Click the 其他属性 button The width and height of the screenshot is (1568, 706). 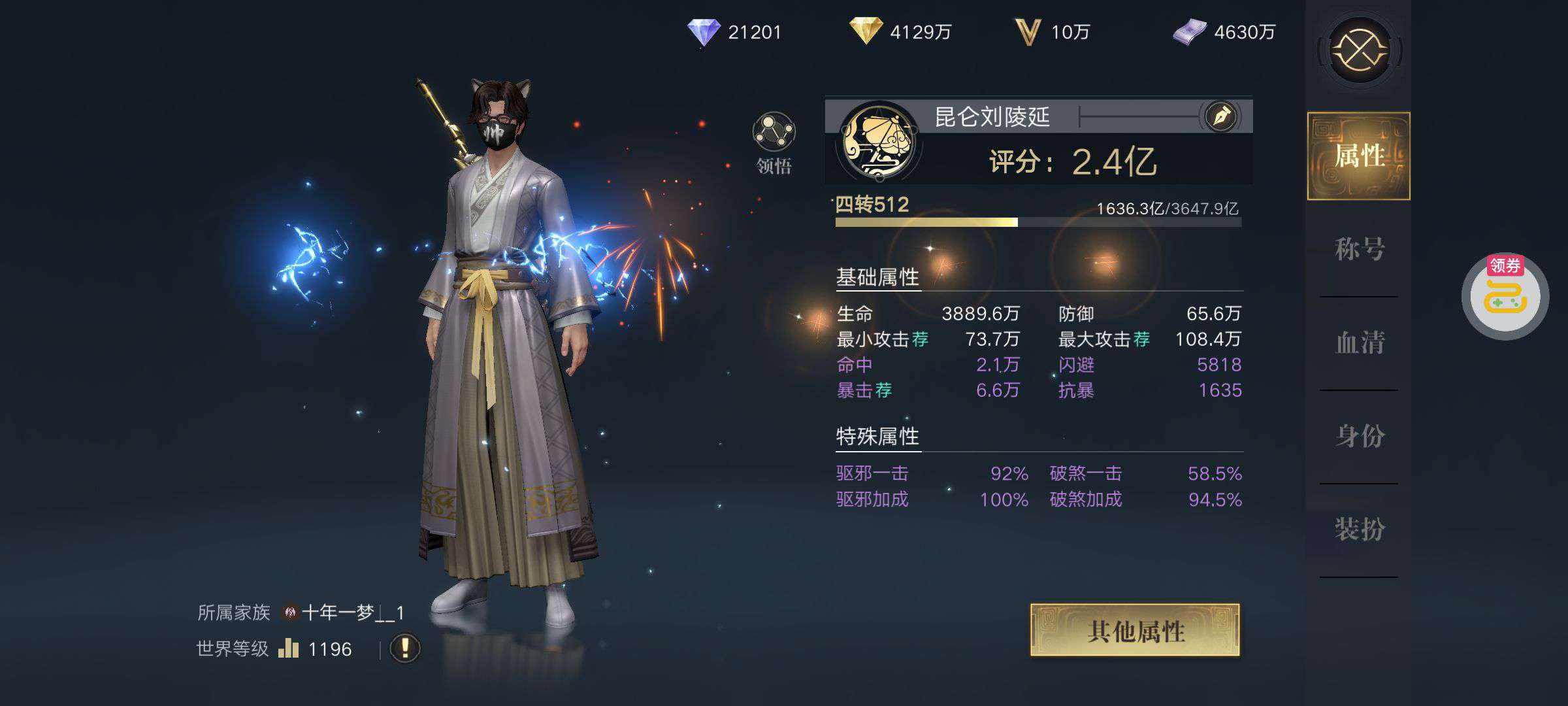[1135, 630]
